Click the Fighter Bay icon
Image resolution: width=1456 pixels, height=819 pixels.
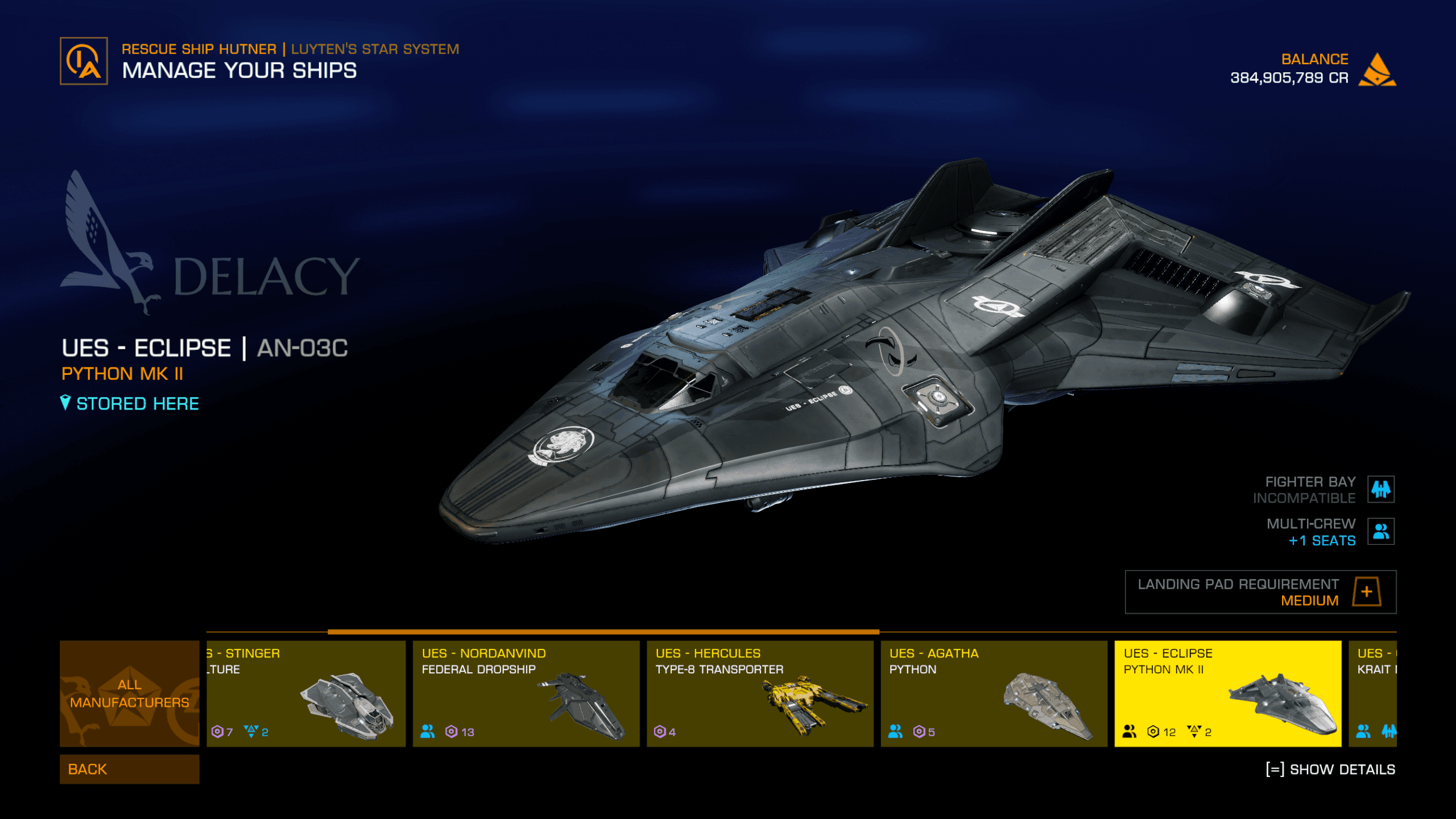1380,489
